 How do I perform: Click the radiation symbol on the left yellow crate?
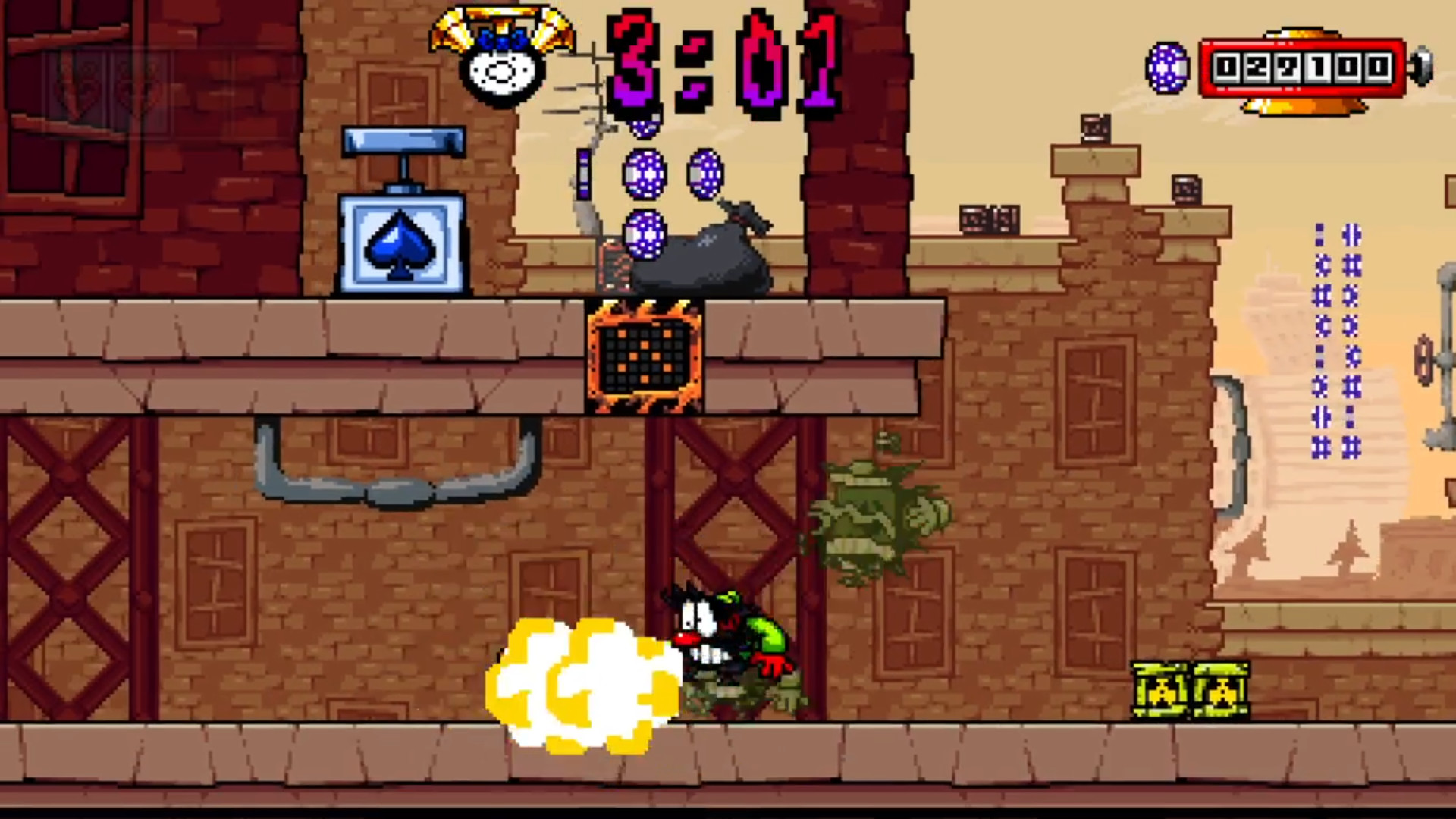[1163, 692]
